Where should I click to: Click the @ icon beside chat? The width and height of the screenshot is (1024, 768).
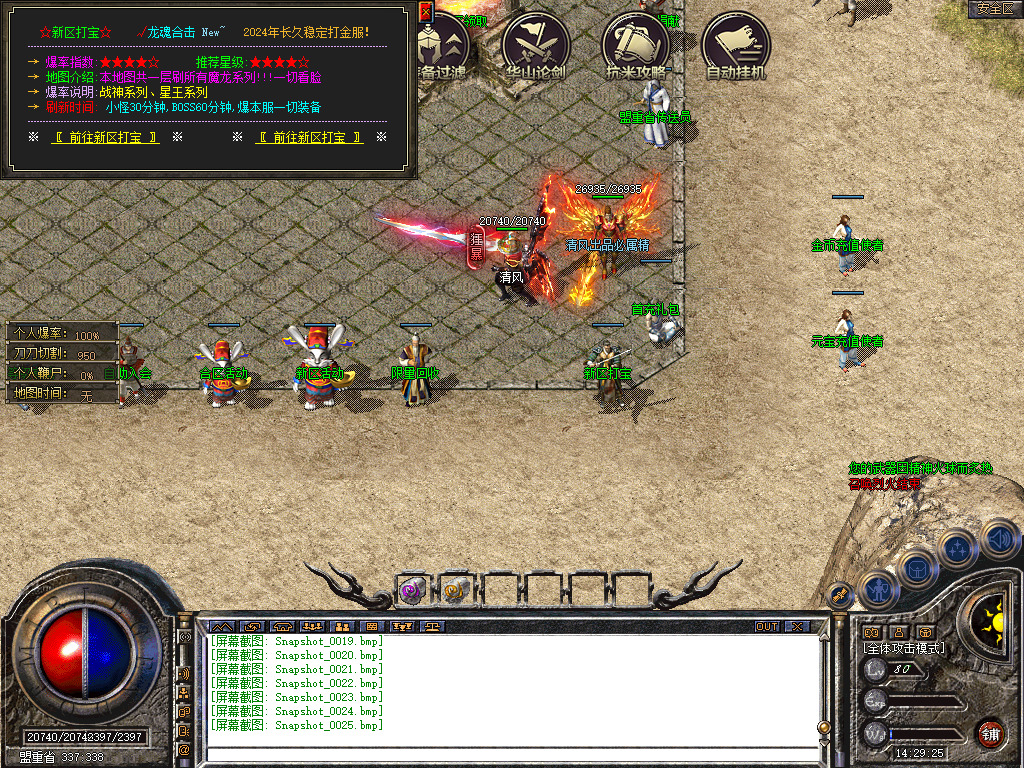184,749
